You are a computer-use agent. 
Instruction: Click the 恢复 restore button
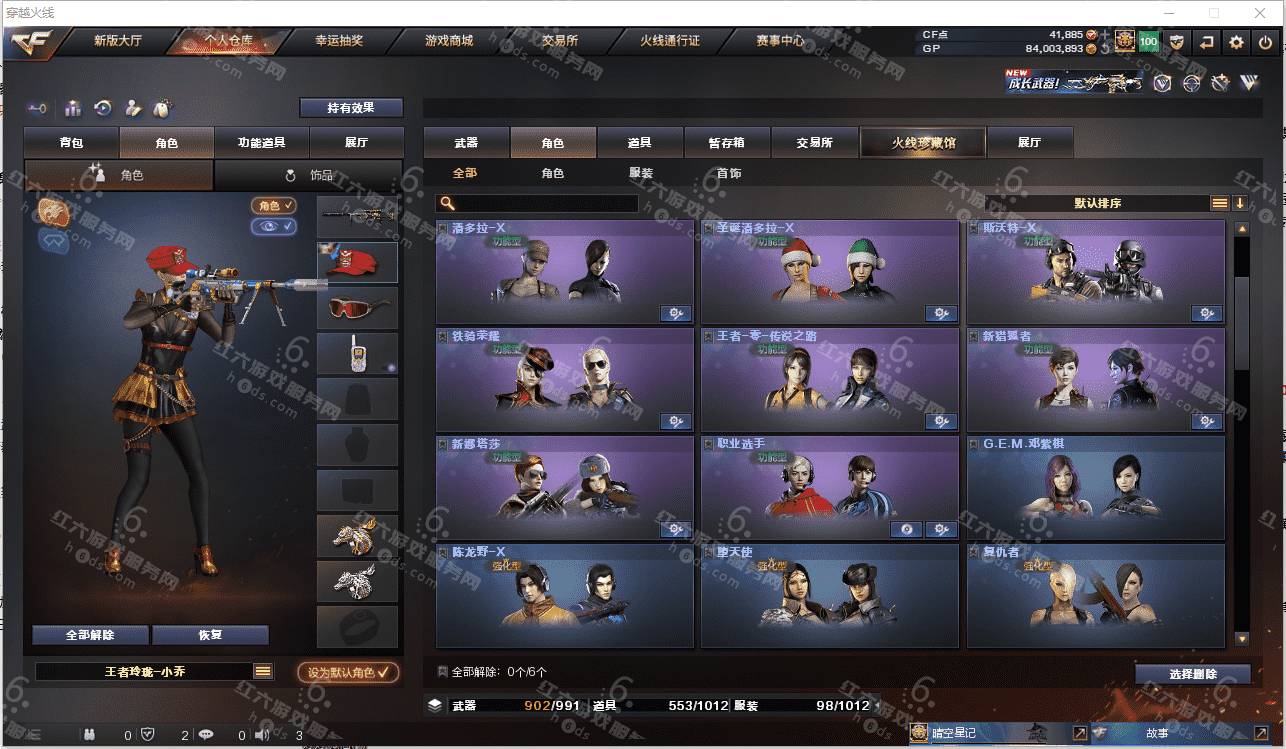click(210, 635)
